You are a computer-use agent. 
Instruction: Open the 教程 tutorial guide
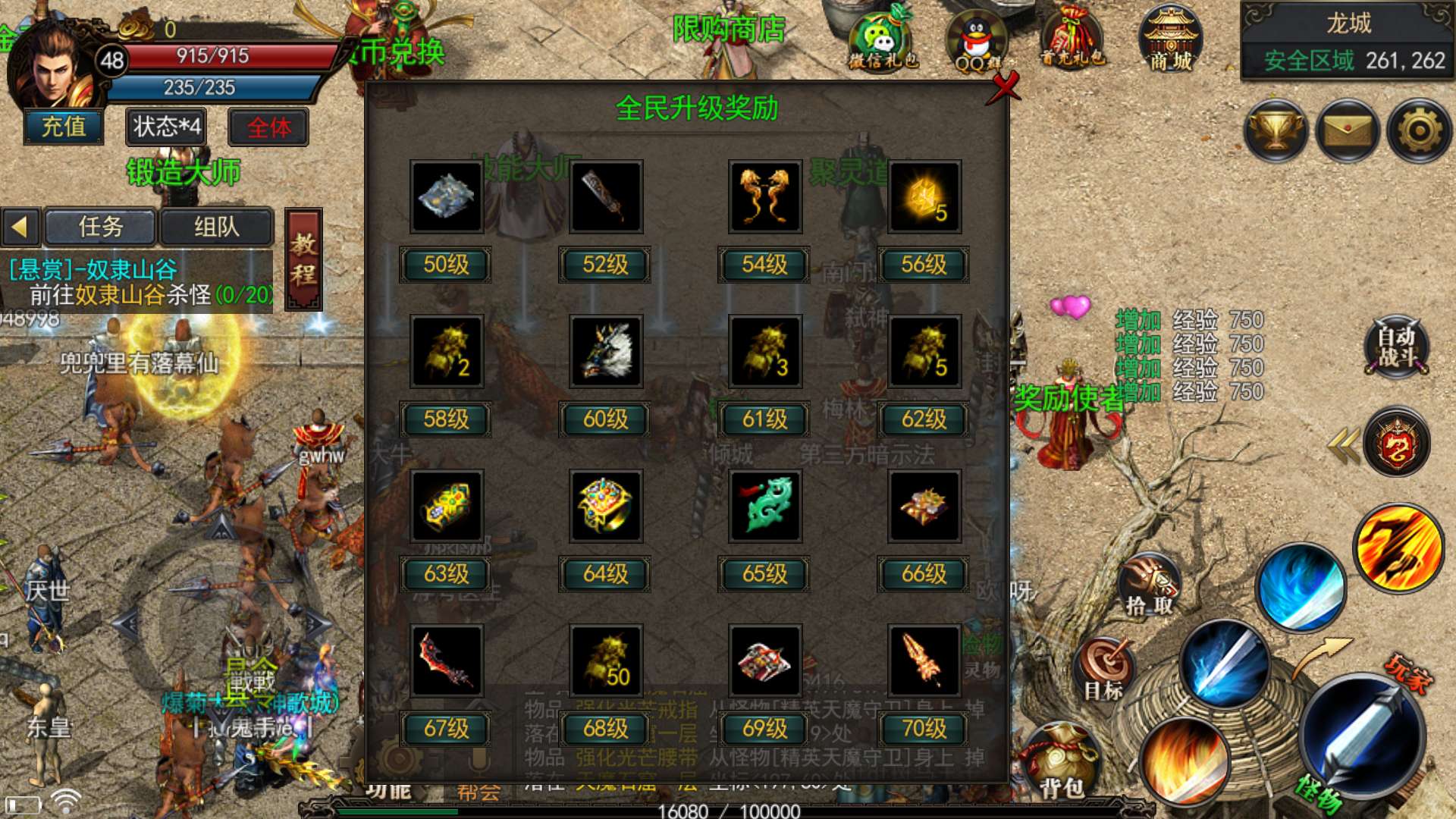pyautogui.click(x=303, y=259)
